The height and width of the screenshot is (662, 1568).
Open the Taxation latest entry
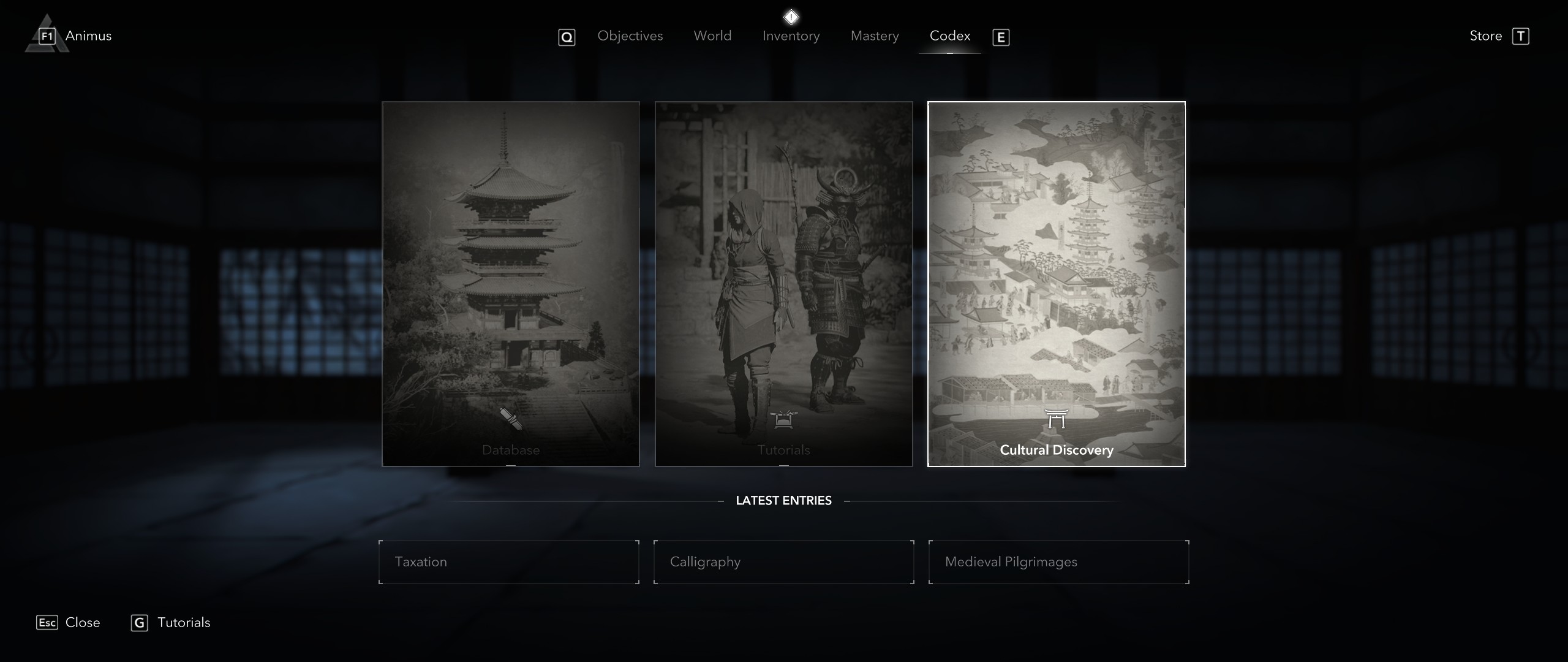[x=508, y=562]
